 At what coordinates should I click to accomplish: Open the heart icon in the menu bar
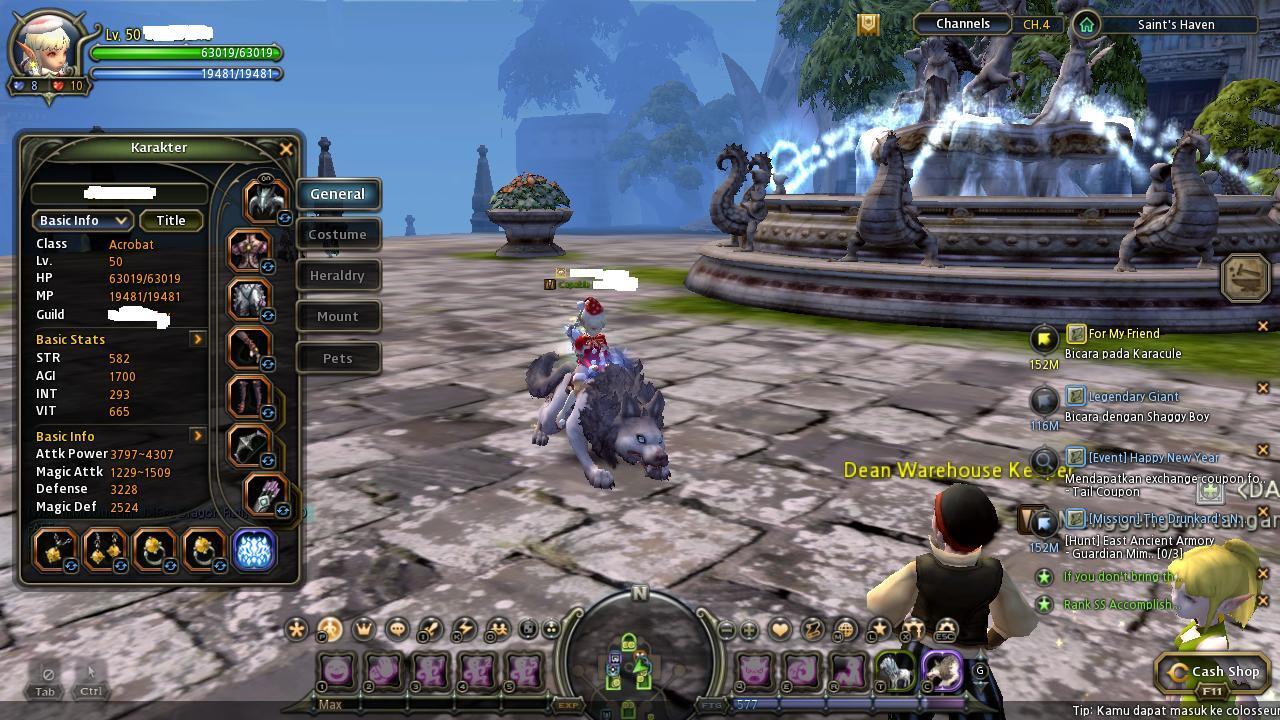pos(780,630)
